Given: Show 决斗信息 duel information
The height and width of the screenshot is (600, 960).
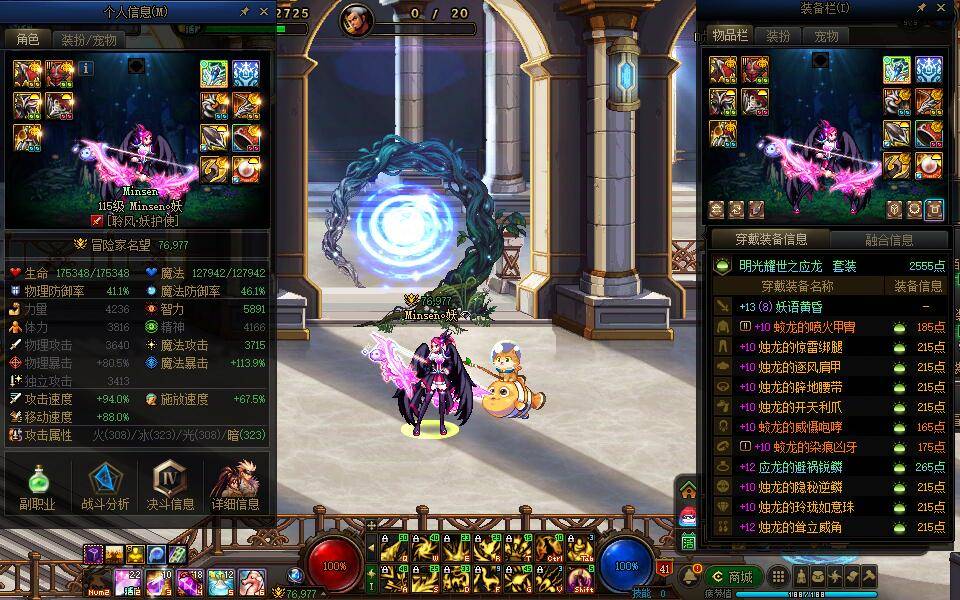Looking at the screenshot, I should (171, 487).
